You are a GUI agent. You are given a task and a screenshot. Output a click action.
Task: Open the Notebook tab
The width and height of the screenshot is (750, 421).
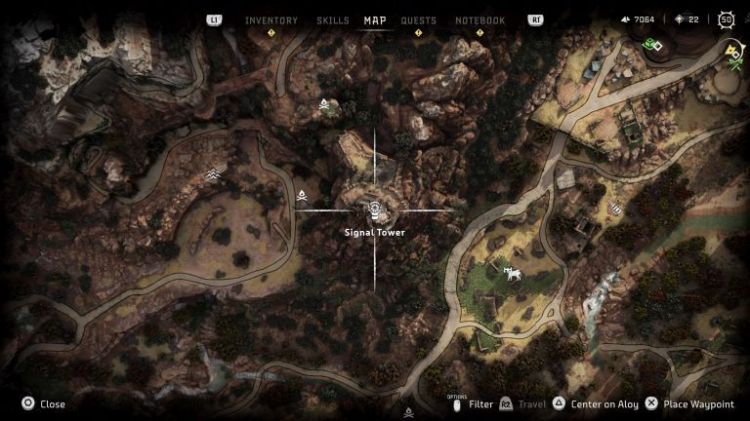coord(480,20)
